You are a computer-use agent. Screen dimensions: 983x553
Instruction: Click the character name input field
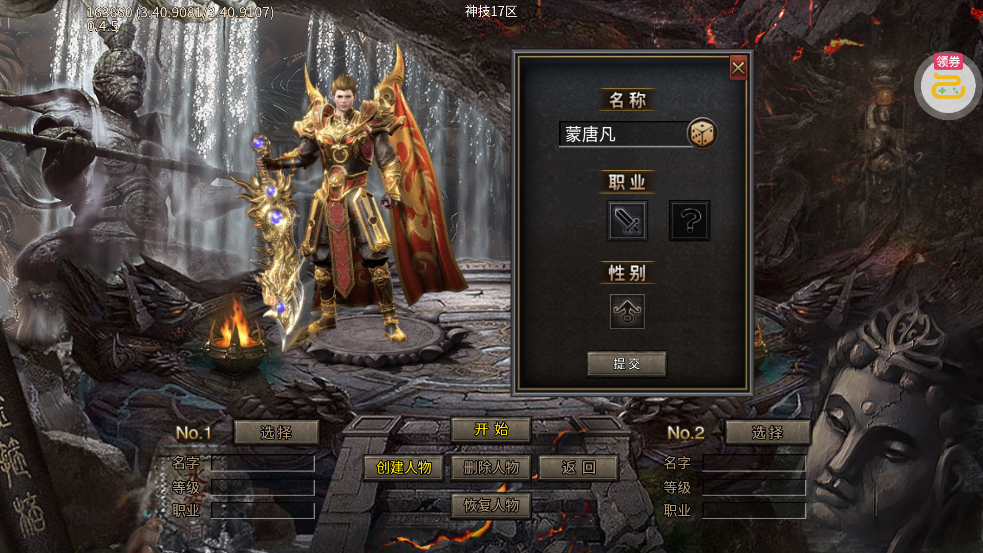(620, 134)
